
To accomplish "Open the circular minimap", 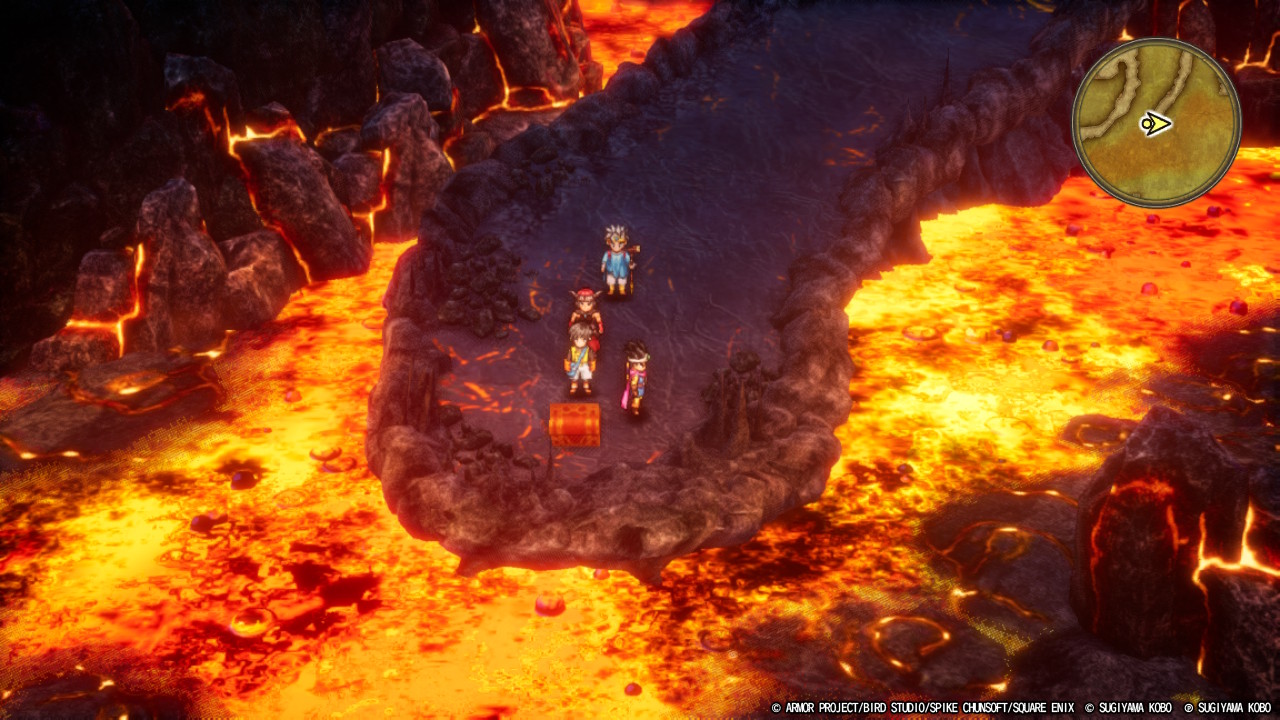I will coord(1156,123).
